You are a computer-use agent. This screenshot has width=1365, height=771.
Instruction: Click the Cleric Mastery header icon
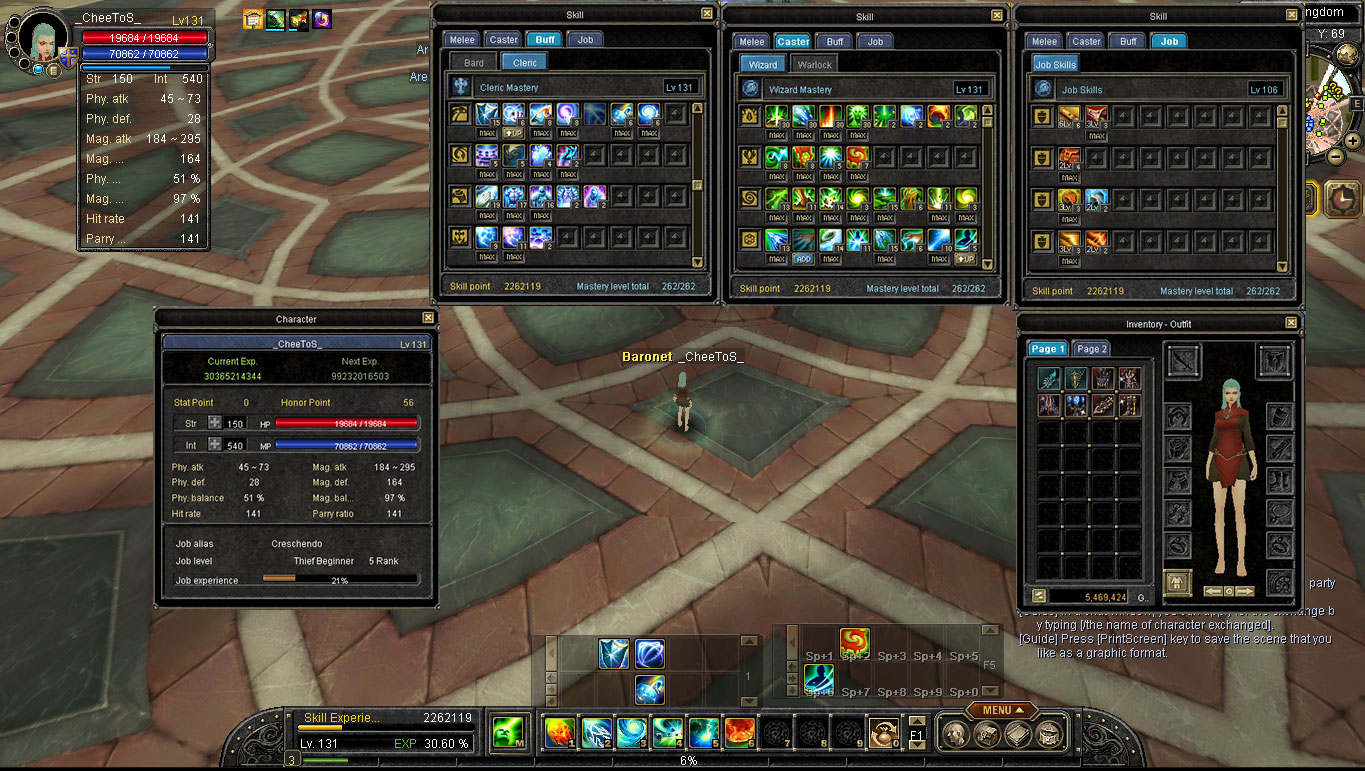coord(462,87)
